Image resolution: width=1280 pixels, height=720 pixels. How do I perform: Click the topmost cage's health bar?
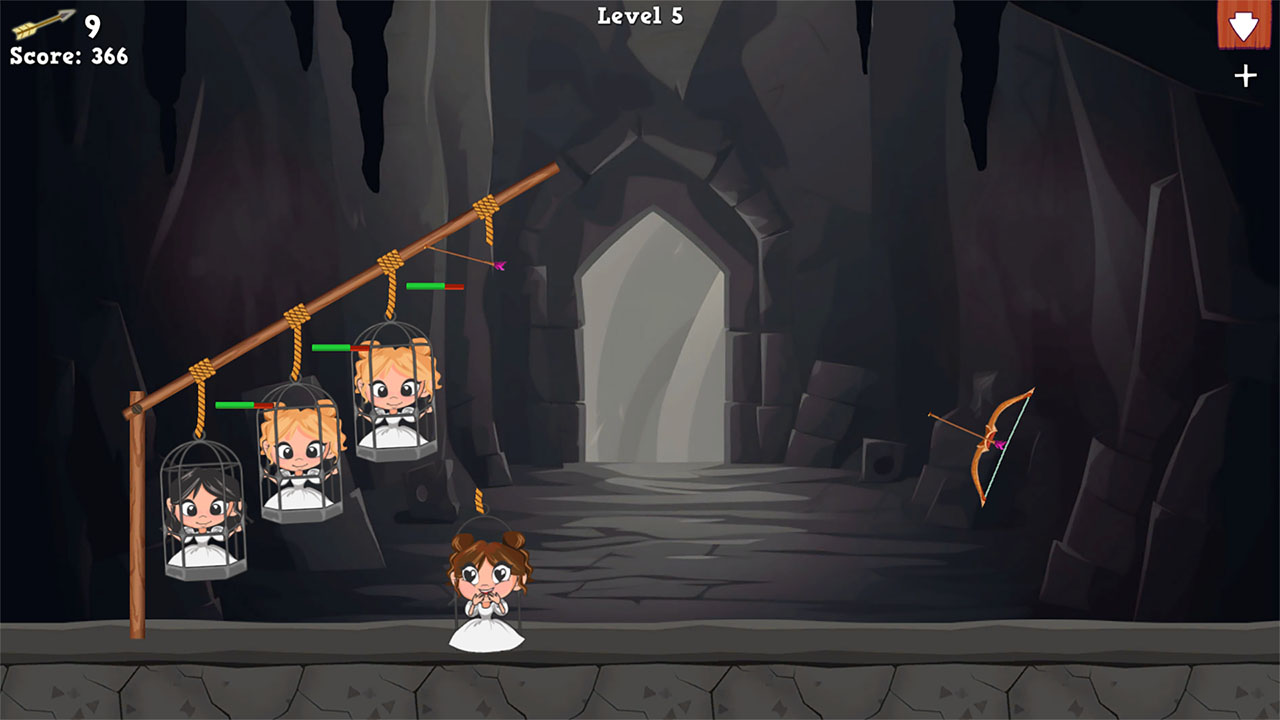435,284
